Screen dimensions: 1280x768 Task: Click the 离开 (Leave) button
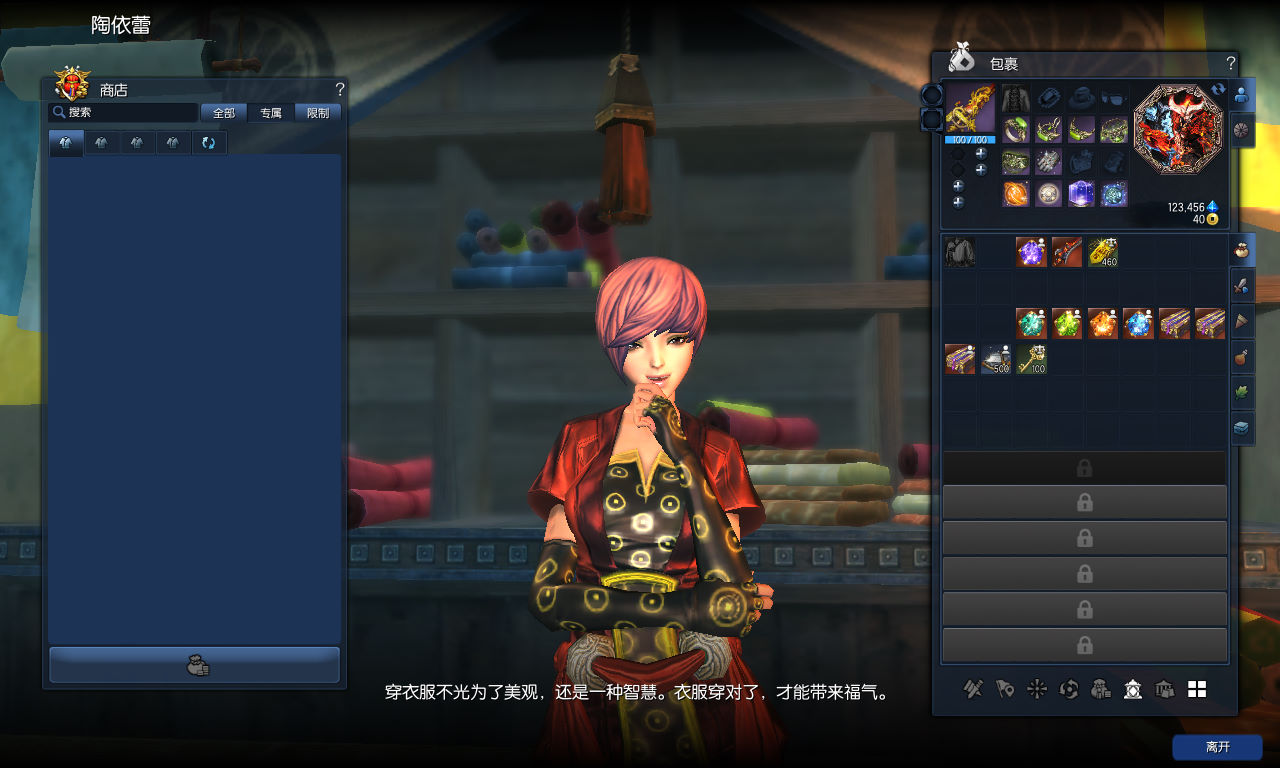(1217, 747)
